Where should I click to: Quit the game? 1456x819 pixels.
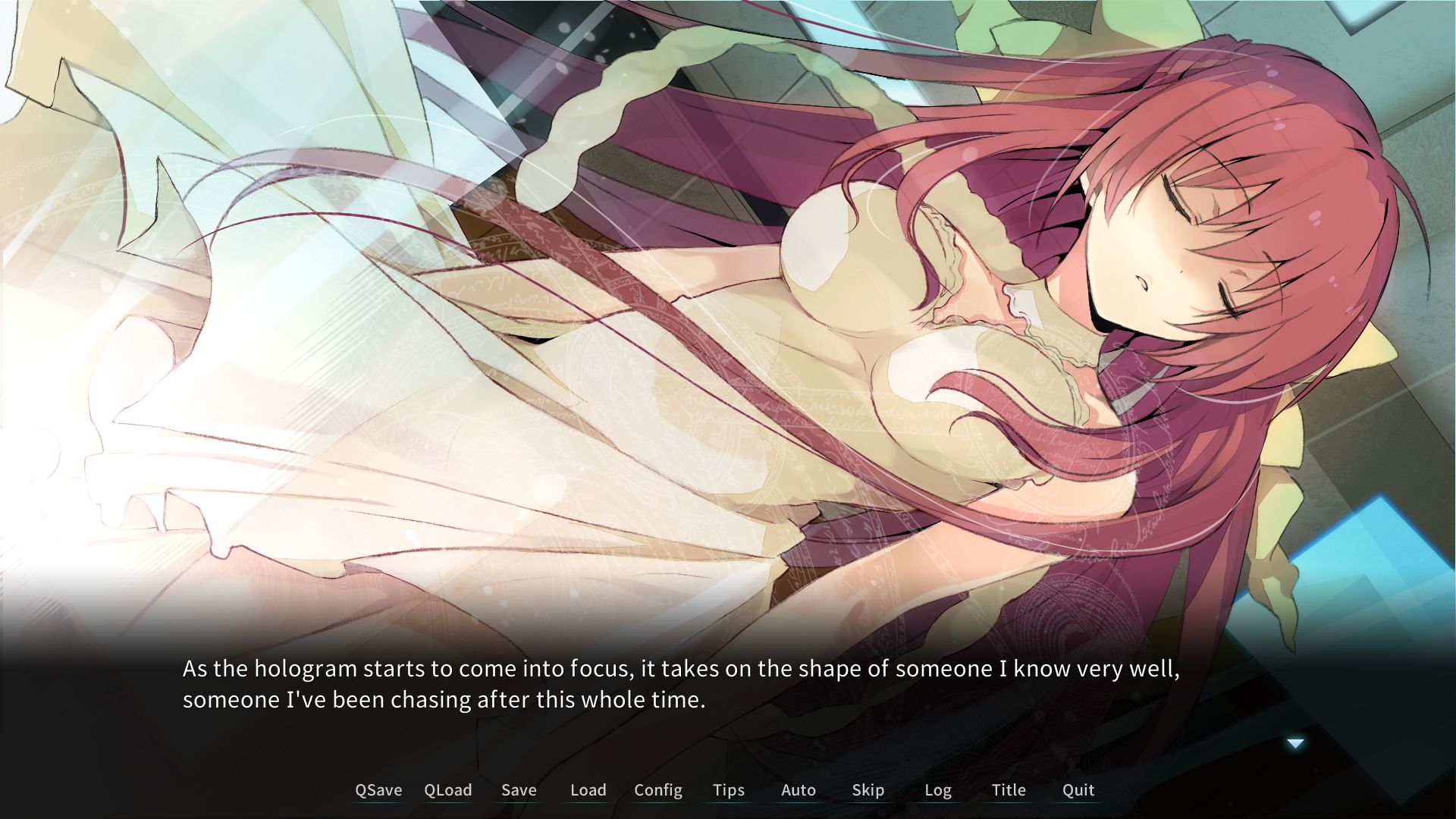pyautogui.click(x=1077, y=789)
